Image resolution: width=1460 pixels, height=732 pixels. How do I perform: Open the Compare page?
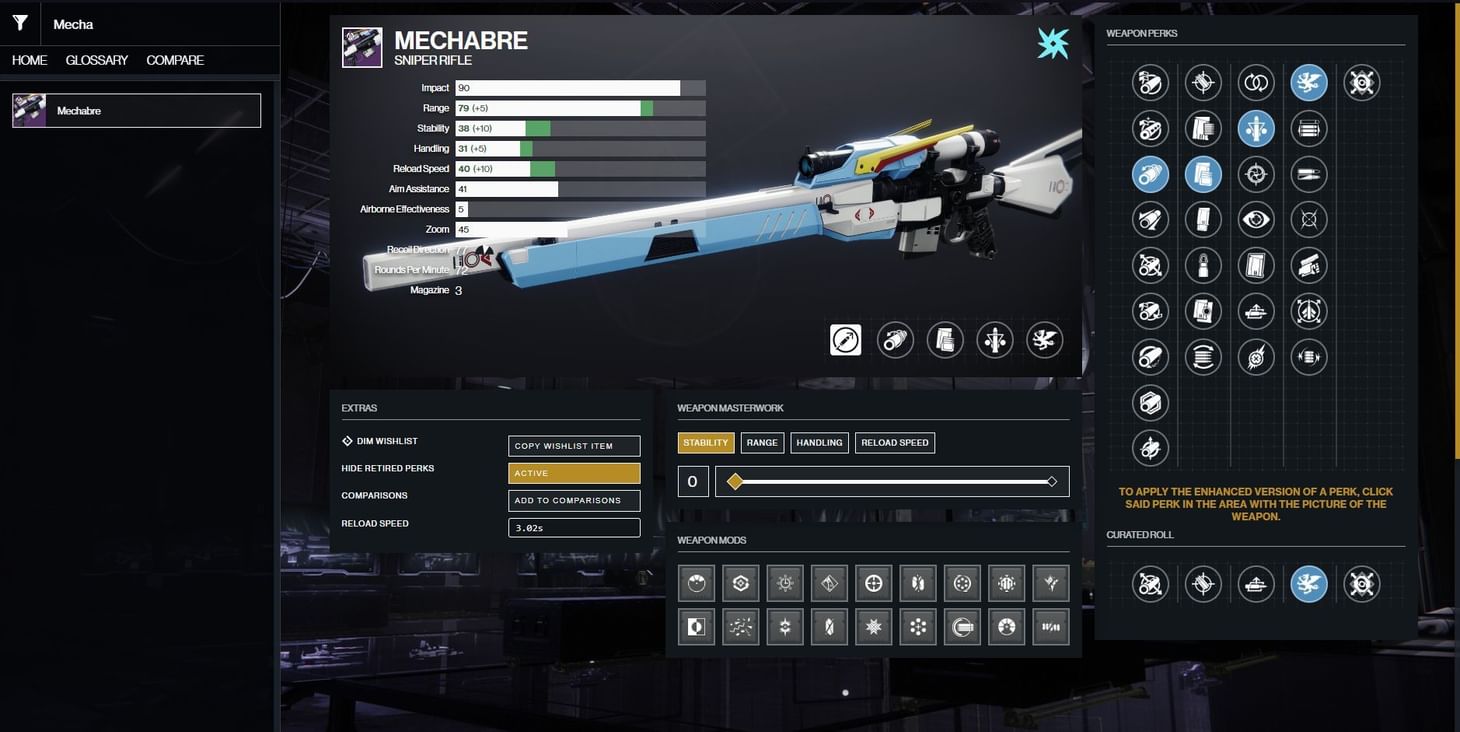coord(175,58)
